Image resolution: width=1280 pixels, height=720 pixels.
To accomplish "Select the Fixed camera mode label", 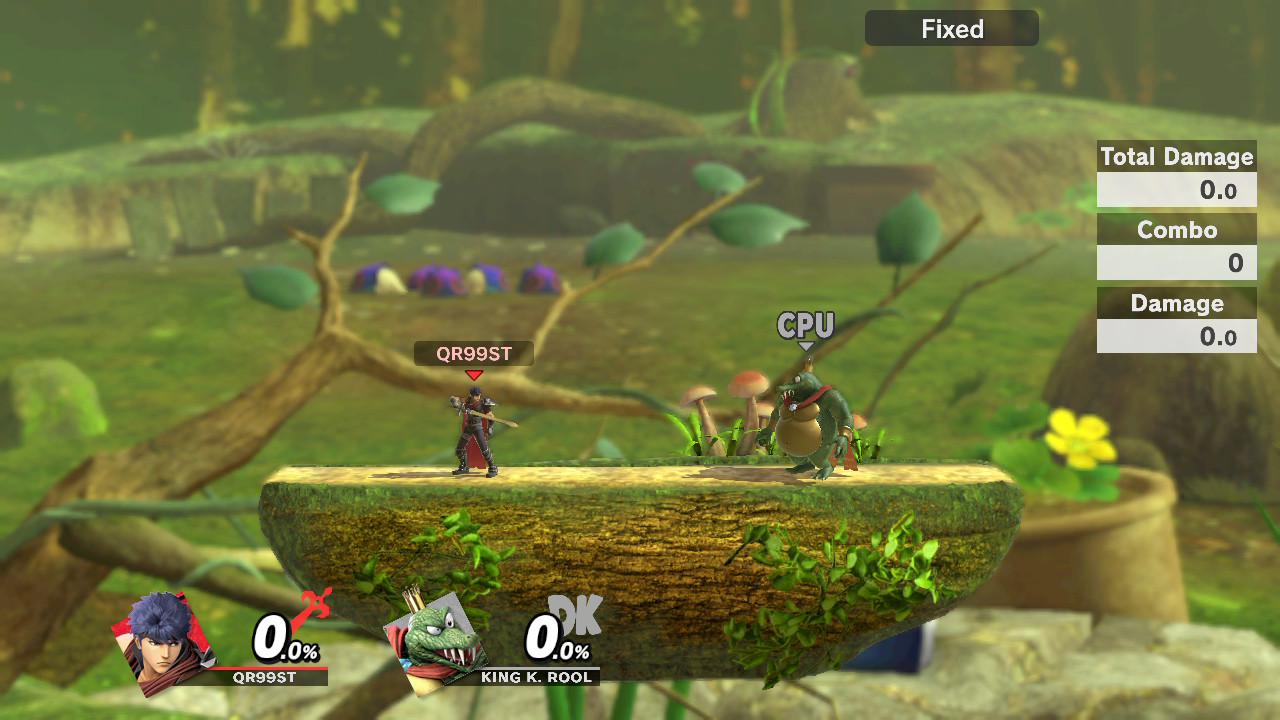I will pos(951,29).
